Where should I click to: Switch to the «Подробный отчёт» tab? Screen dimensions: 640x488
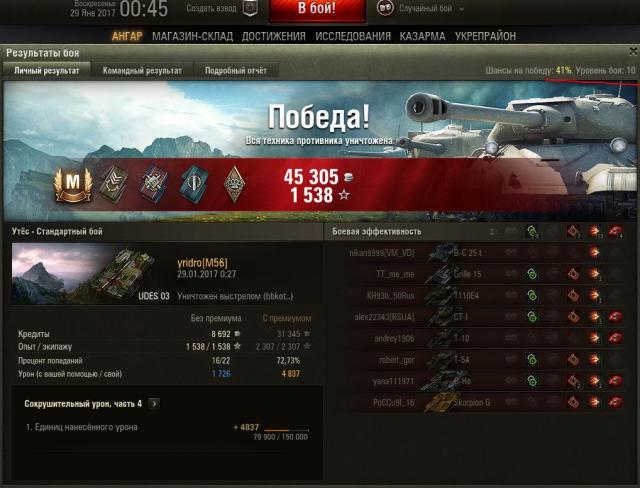point(236,71)
